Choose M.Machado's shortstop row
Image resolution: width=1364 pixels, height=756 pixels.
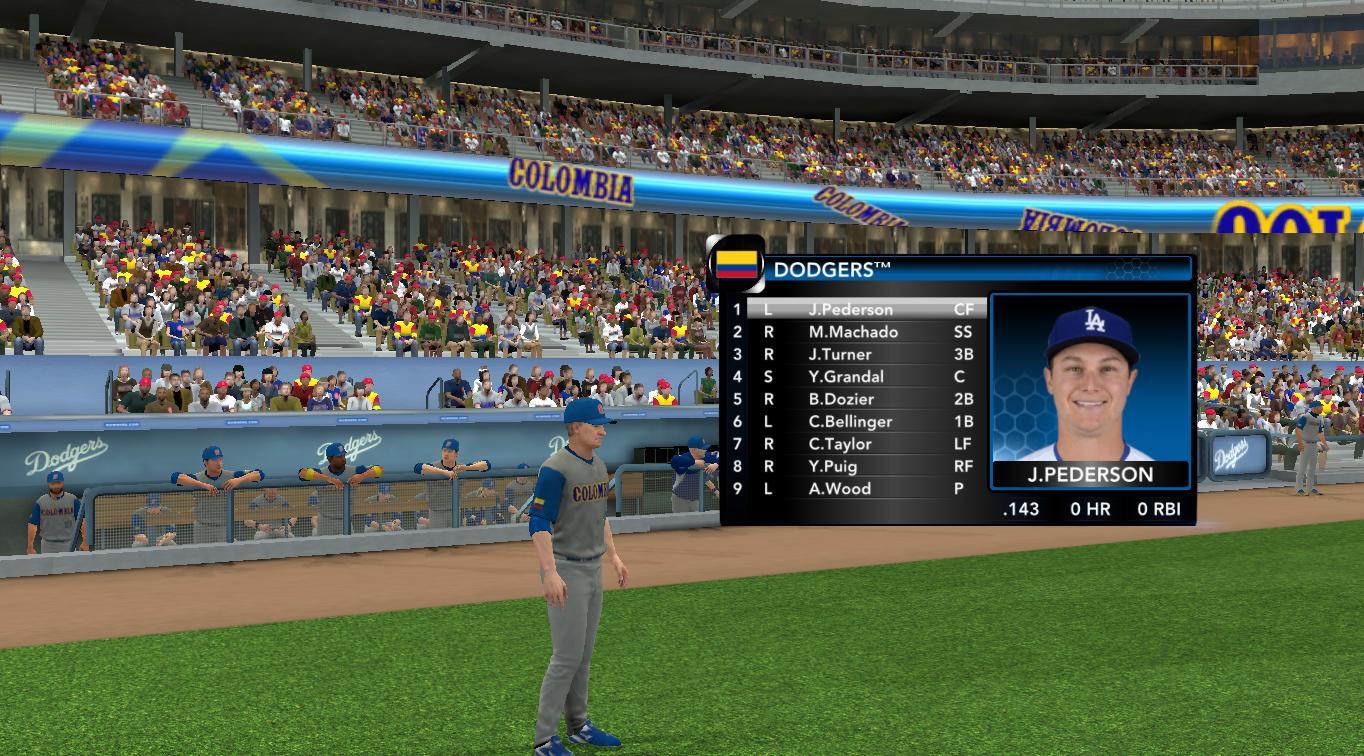tap(853, 332)
